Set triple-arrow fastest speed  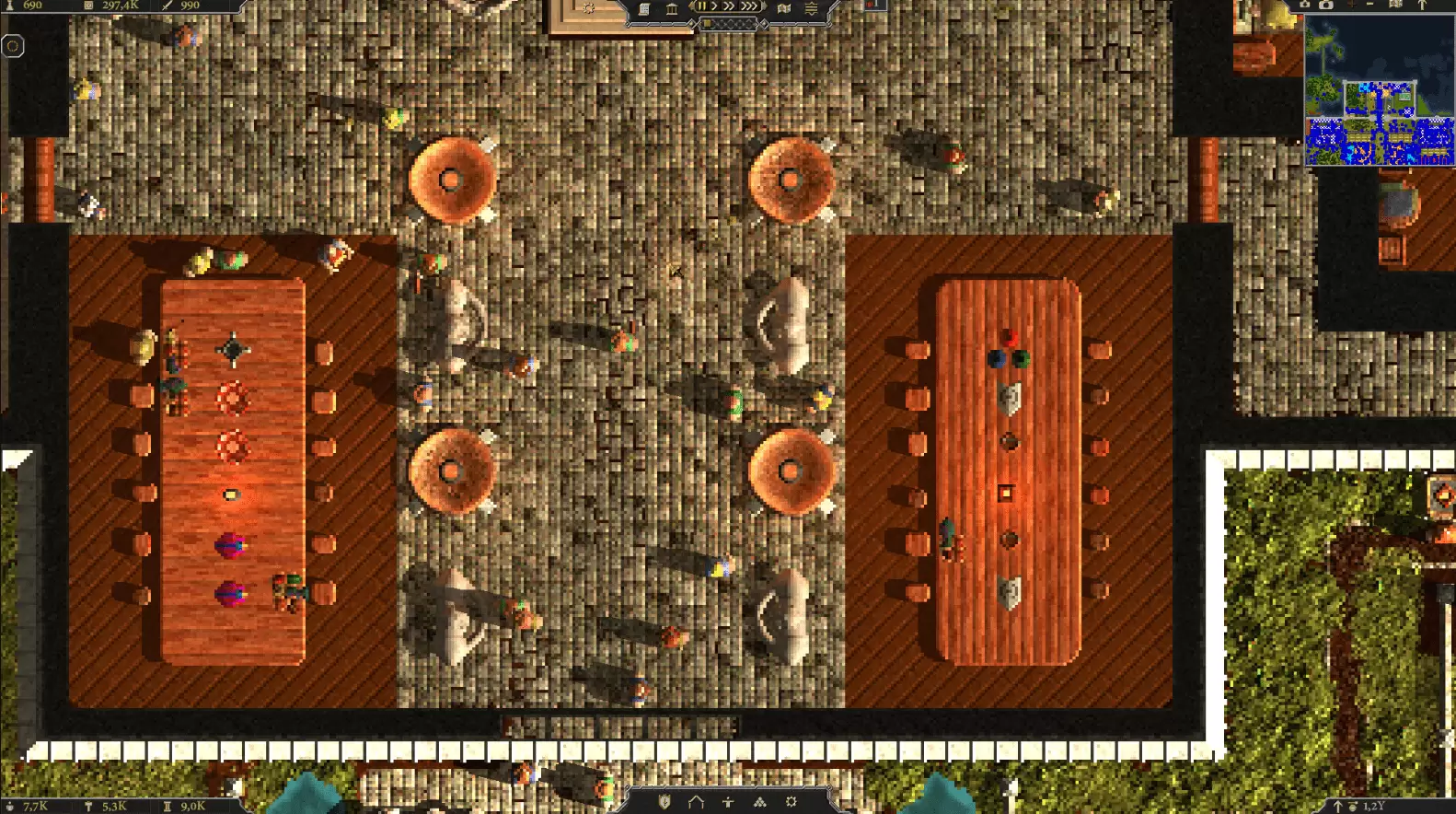[750, 6]
